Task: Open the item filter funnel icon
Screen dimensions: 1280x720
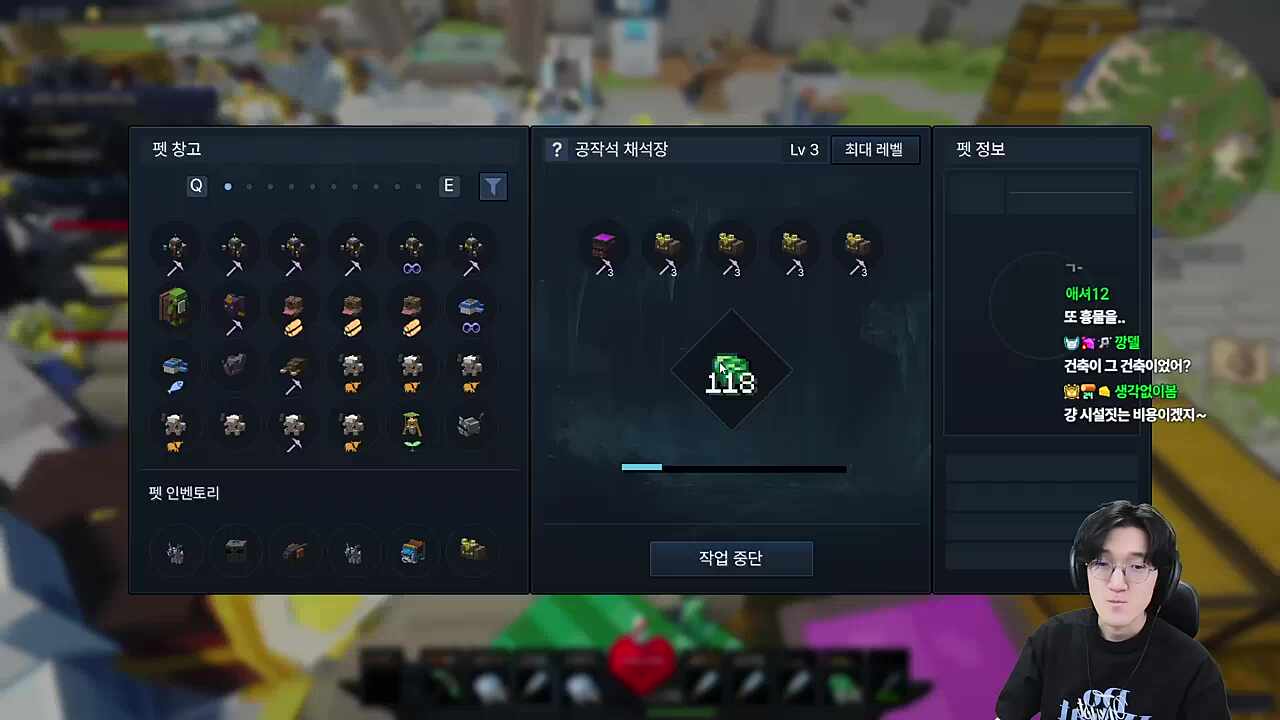Action: click(x=493, y=186)
